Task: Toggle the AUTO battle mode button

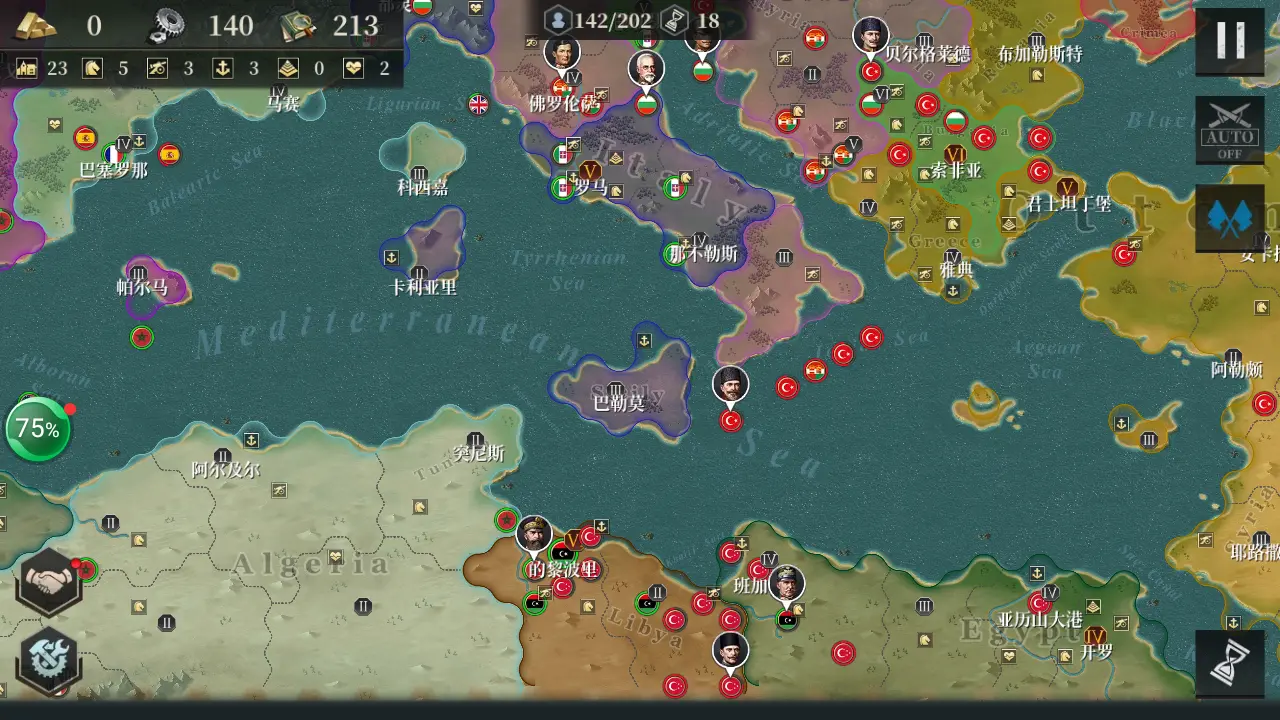Action: pos(1229,130)
